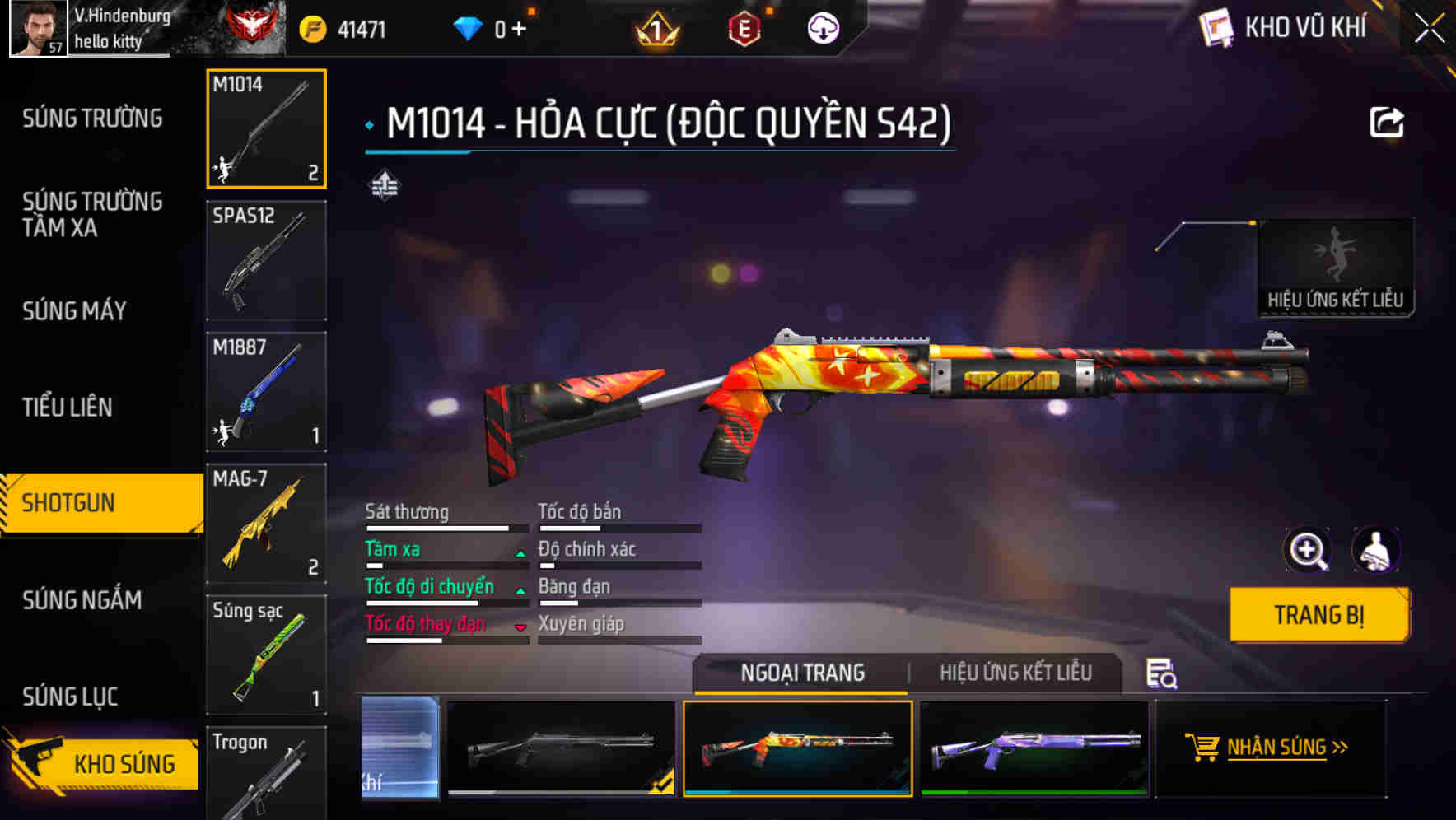This screenshot has width=1456, height=820.
Task: Switch to the HIỆU ỨNG KẾT LIỄU tab
Action: point(1017,673)
